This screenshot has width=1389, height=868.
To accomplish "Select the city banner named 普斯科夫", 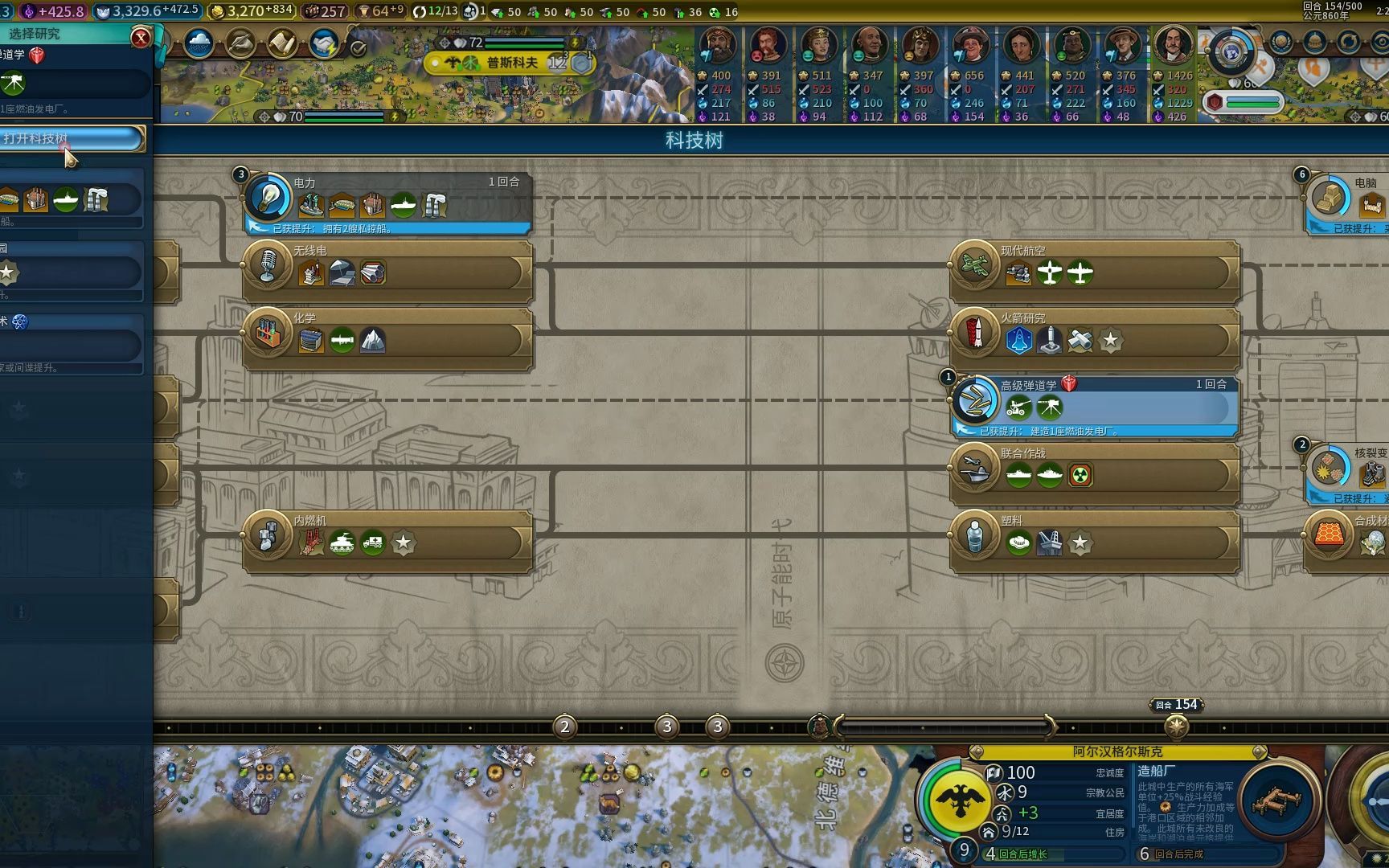I will pos(511,63).
